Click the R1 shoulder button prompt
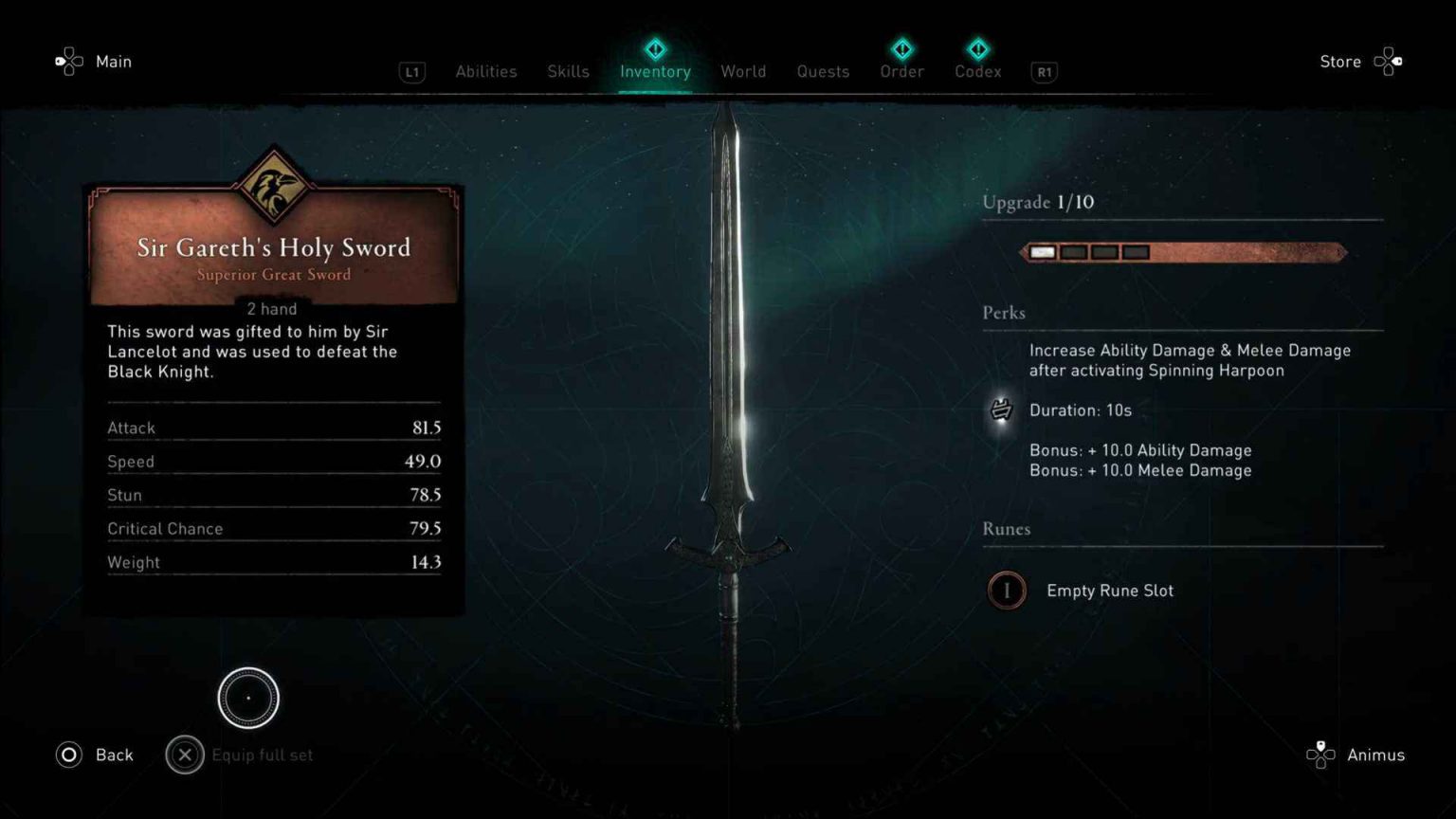1456x819 pixels. tap(1044, 72)
